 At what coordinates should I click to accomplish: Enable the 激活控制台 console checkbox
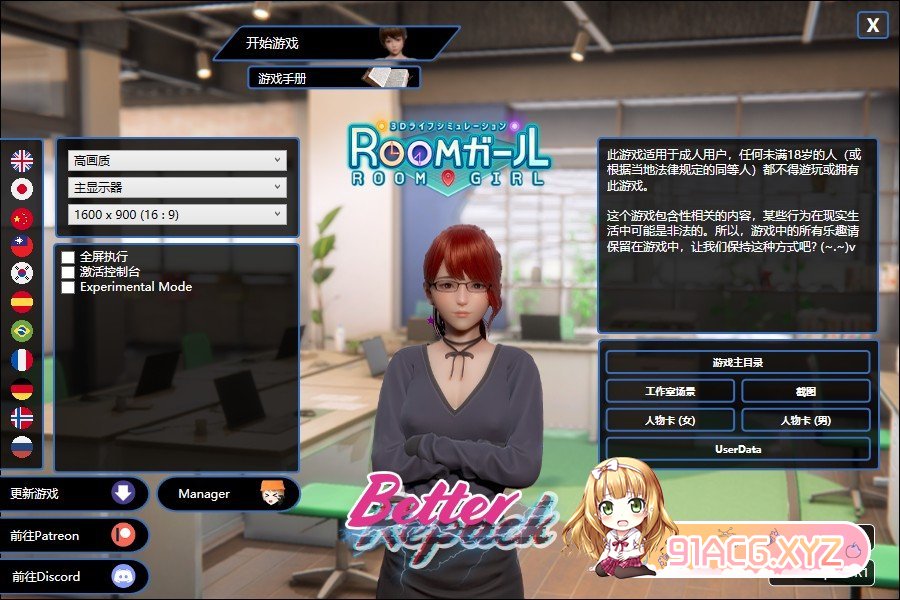tap(68, 272)
